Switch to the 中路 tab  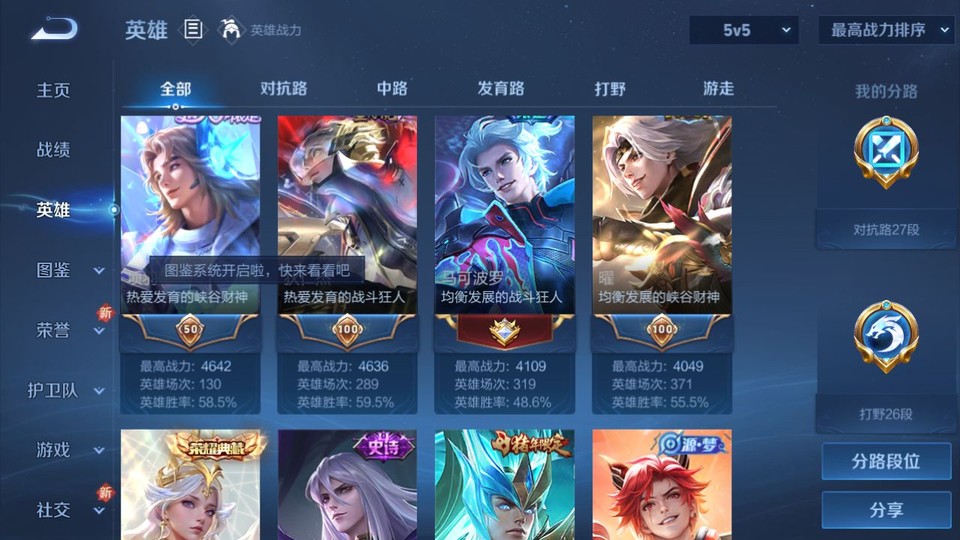(x=392, y=88)
